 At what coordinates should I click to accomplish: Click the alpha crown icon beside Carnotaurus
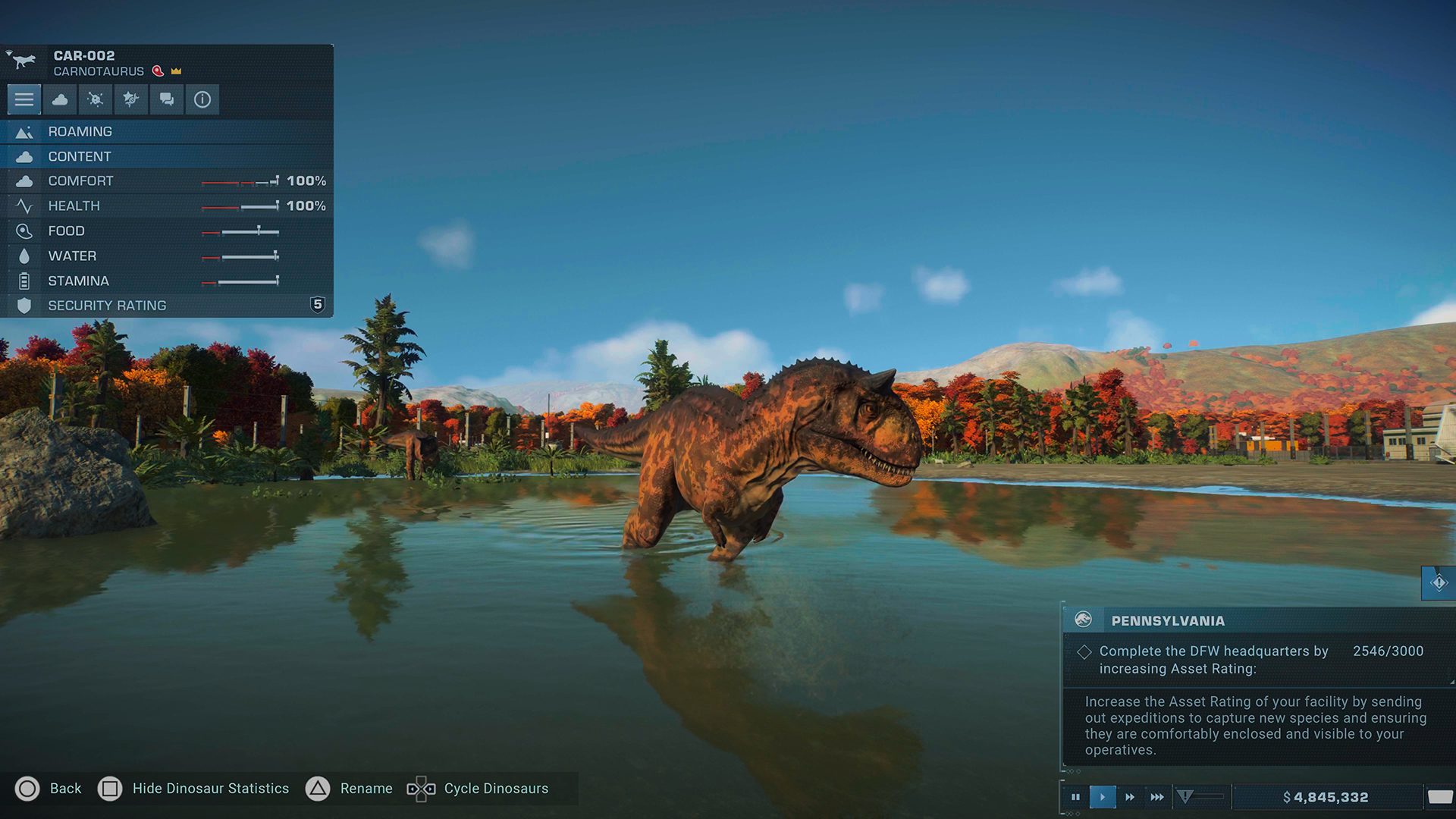point(176,71)
